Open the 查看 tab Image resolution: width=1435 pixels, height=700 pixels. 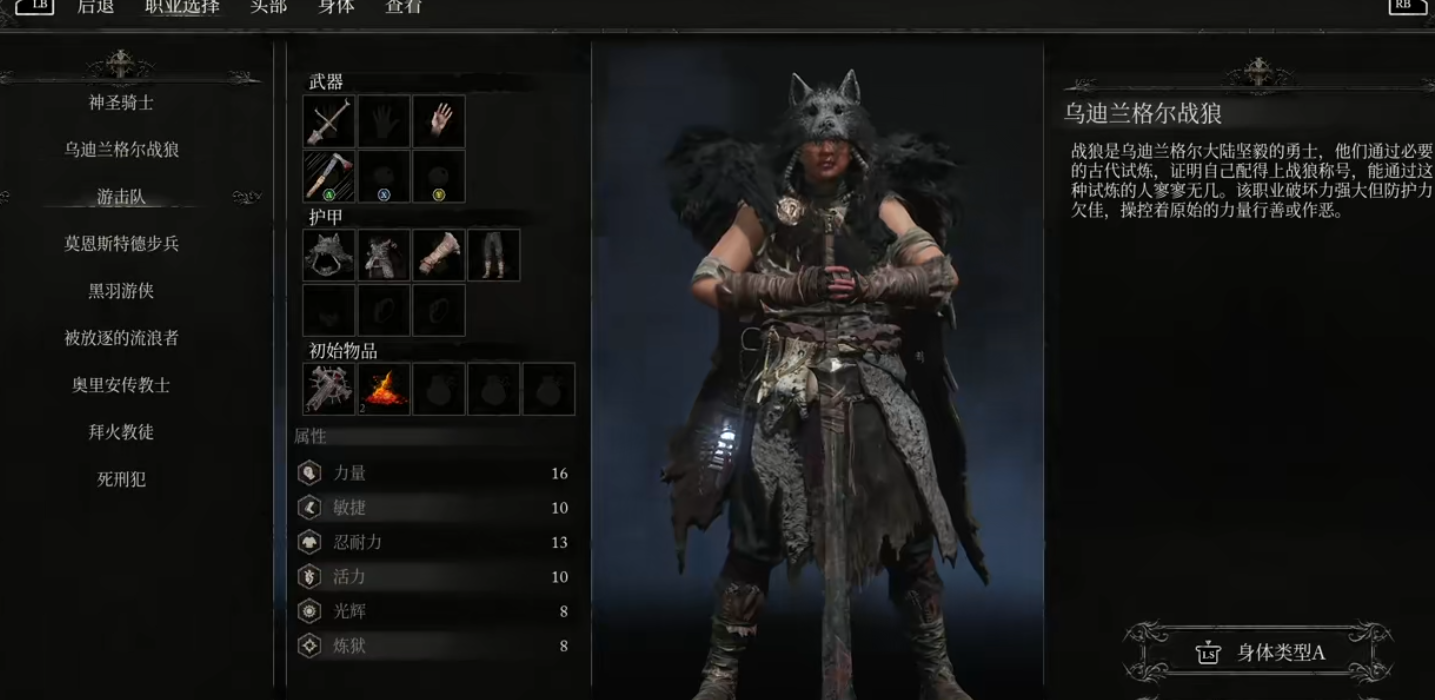[404, 7]
